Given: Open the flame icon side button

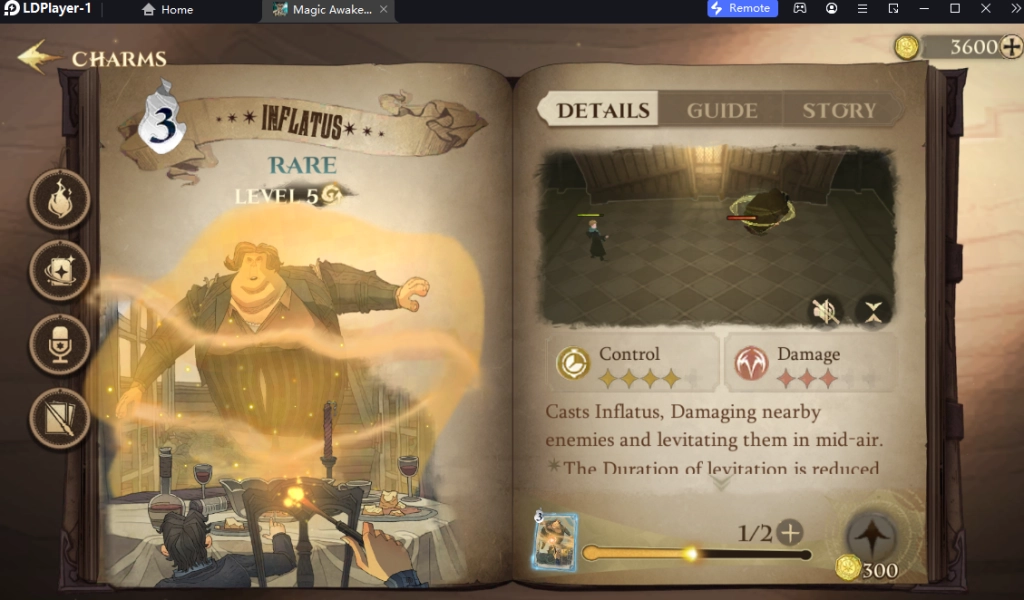Looking at the screenshot, I should pyautogui.click(x=60, y=199).
